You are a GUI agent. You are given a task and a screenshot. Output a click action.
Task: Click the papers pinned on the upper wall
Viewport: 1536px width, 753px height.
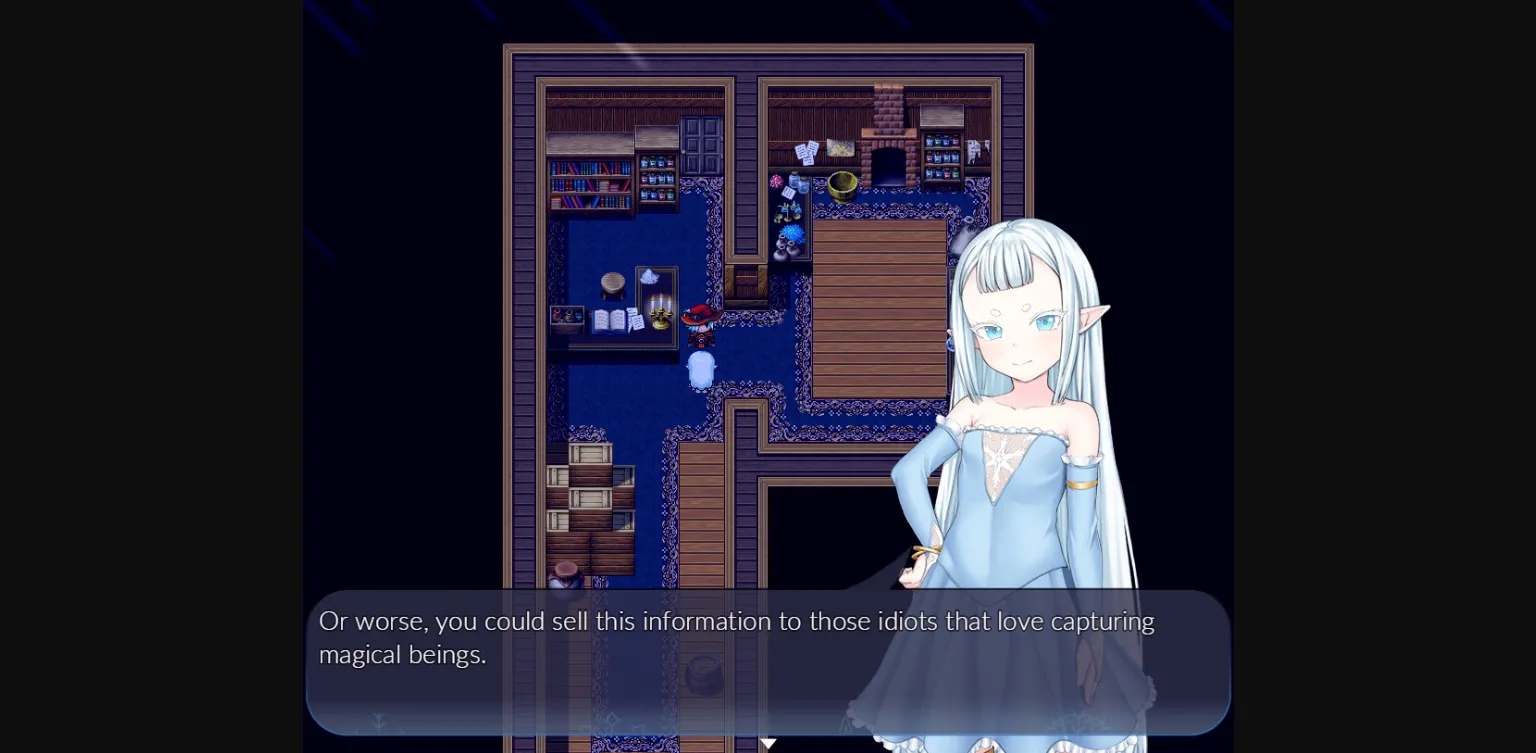809,150
